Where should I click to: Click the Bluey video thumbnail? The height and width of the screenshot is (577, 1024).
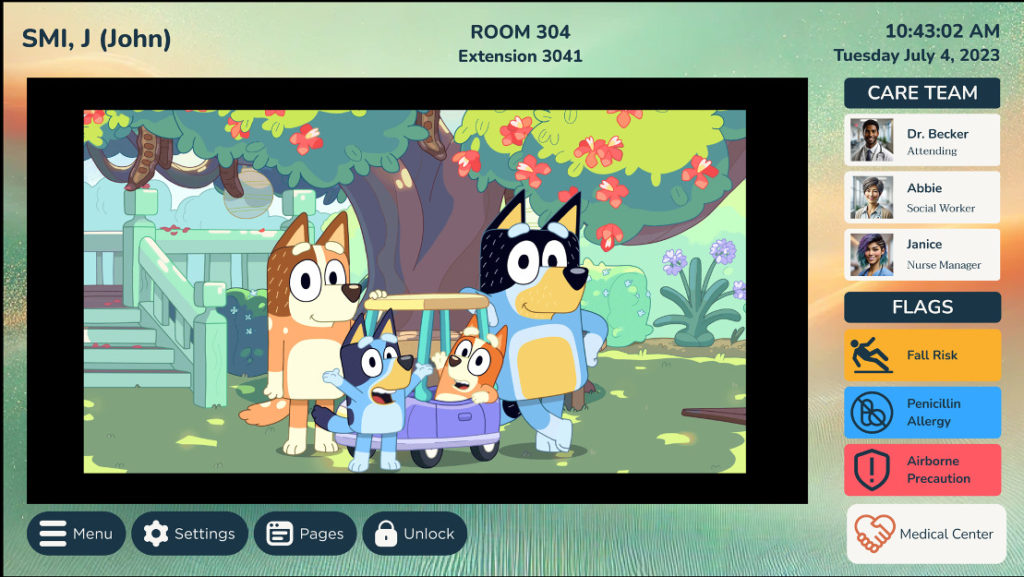click(x=415, y=291)
